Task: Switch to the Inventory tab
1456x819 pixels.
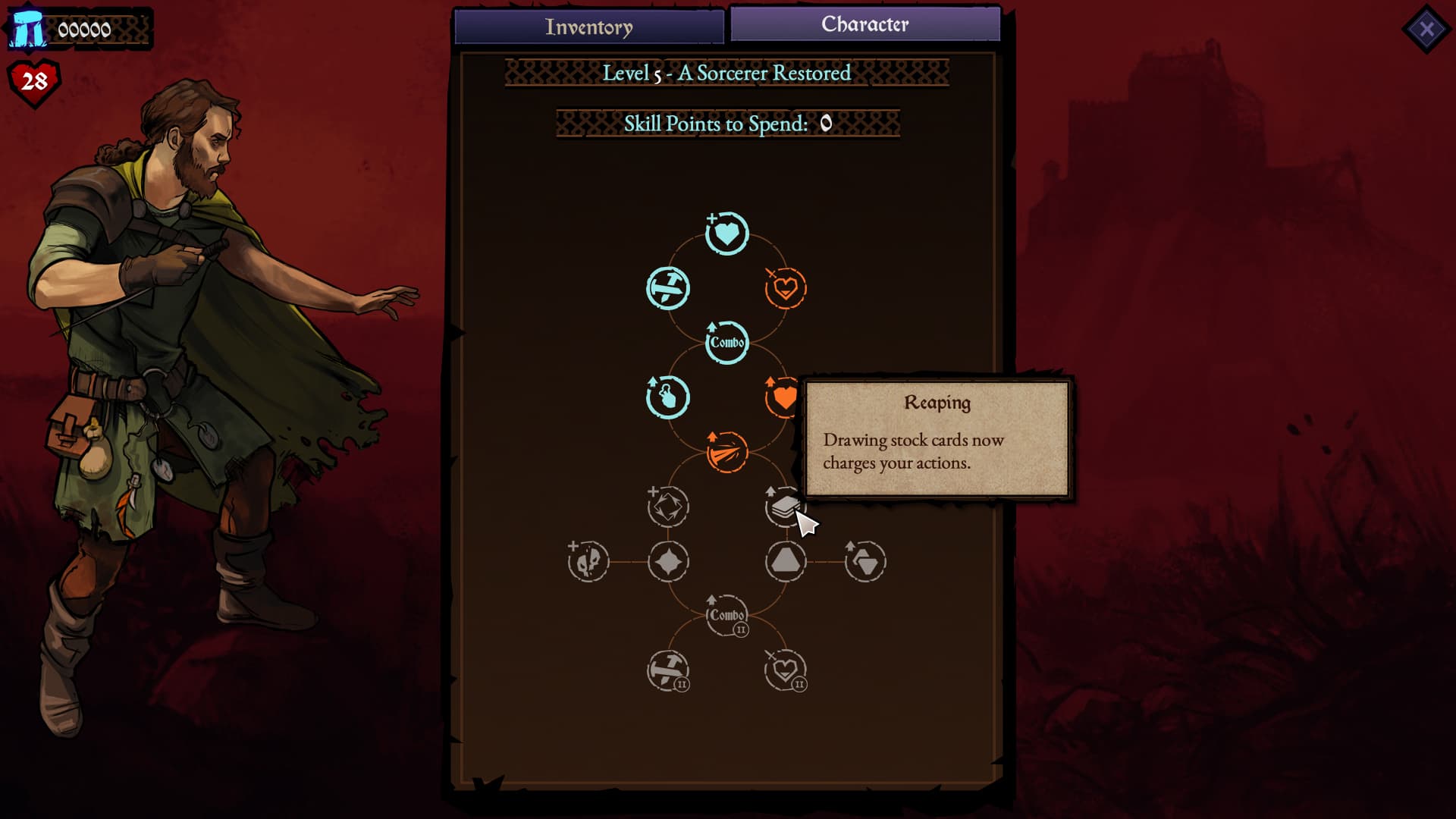Action: click(589, 27)
